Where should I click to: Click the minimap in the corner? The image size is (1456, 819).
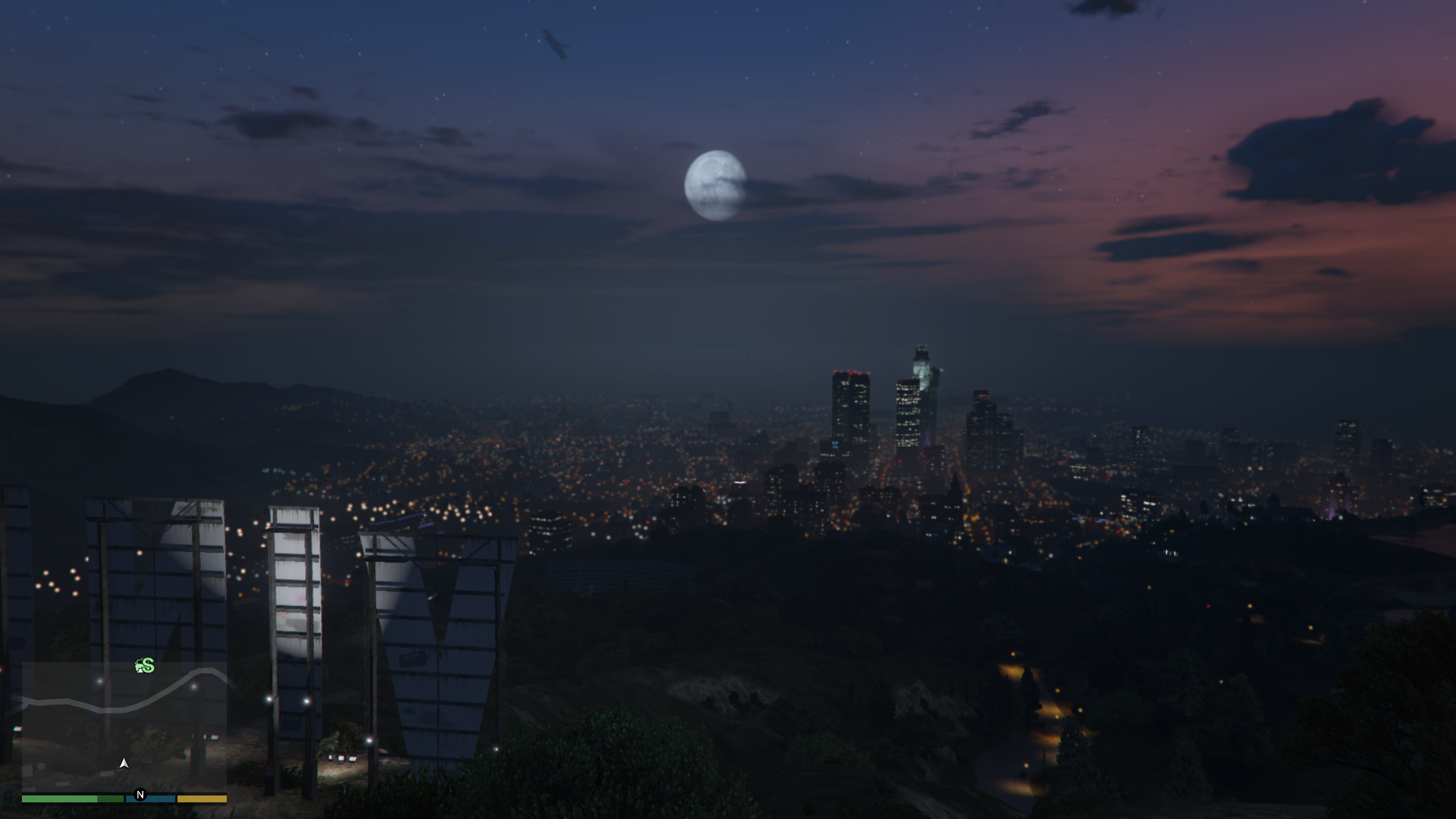click(x=124, y=726)
